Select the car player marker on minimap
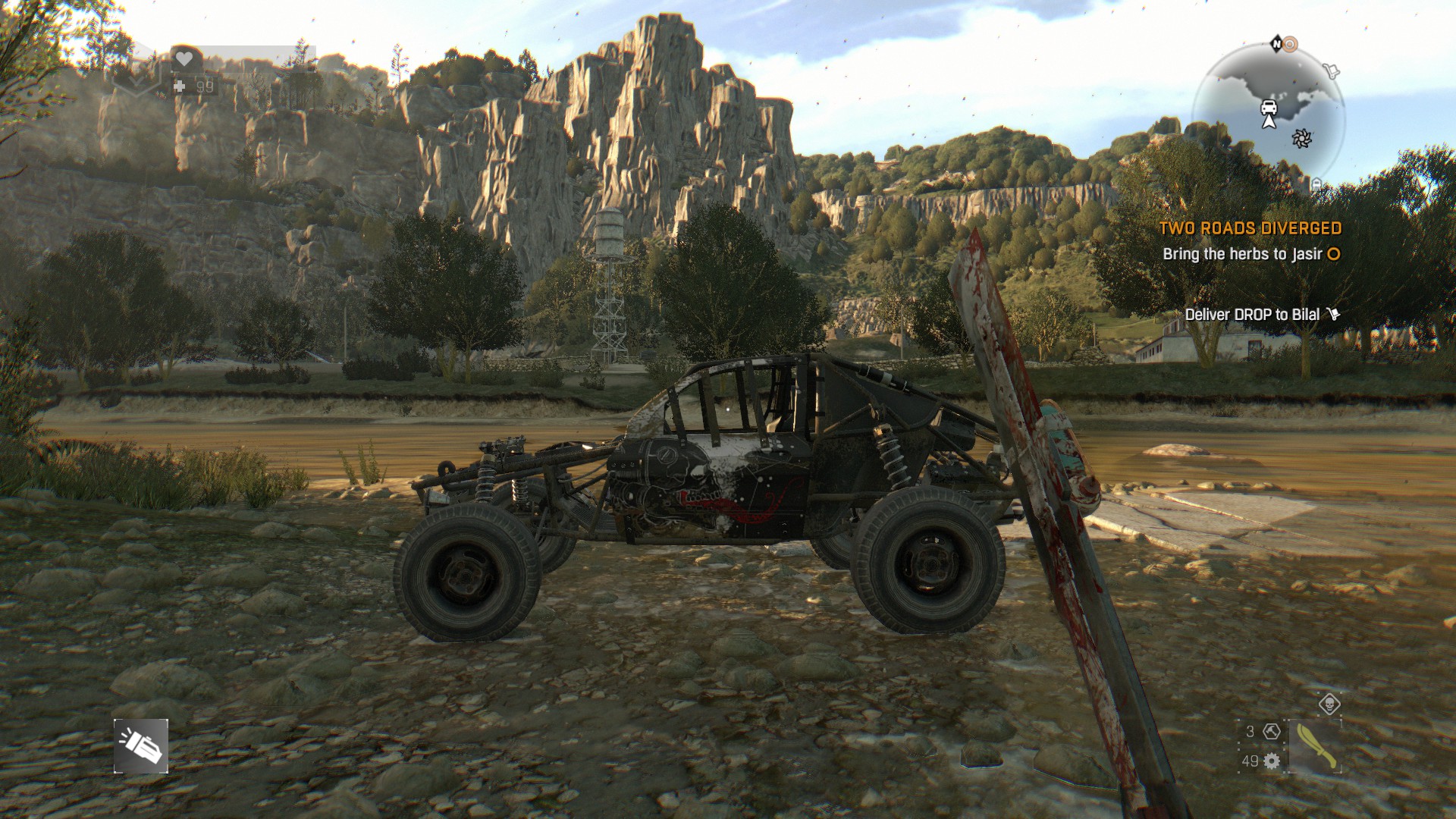This screenshot has height=819, width=1456. (1269, 108)
